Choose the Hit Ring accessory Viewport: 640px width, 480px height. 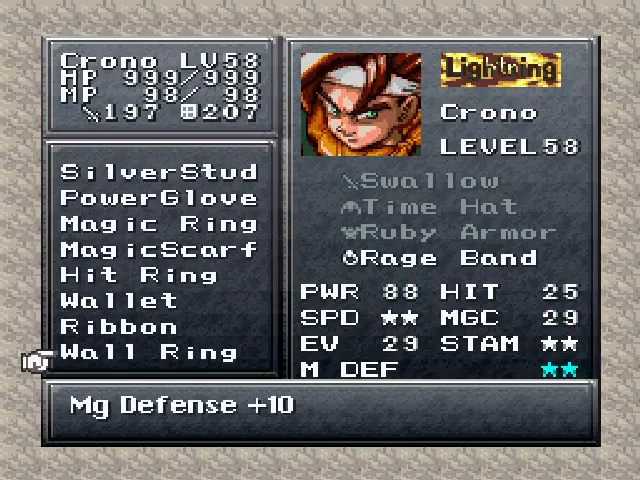(139, 275)
